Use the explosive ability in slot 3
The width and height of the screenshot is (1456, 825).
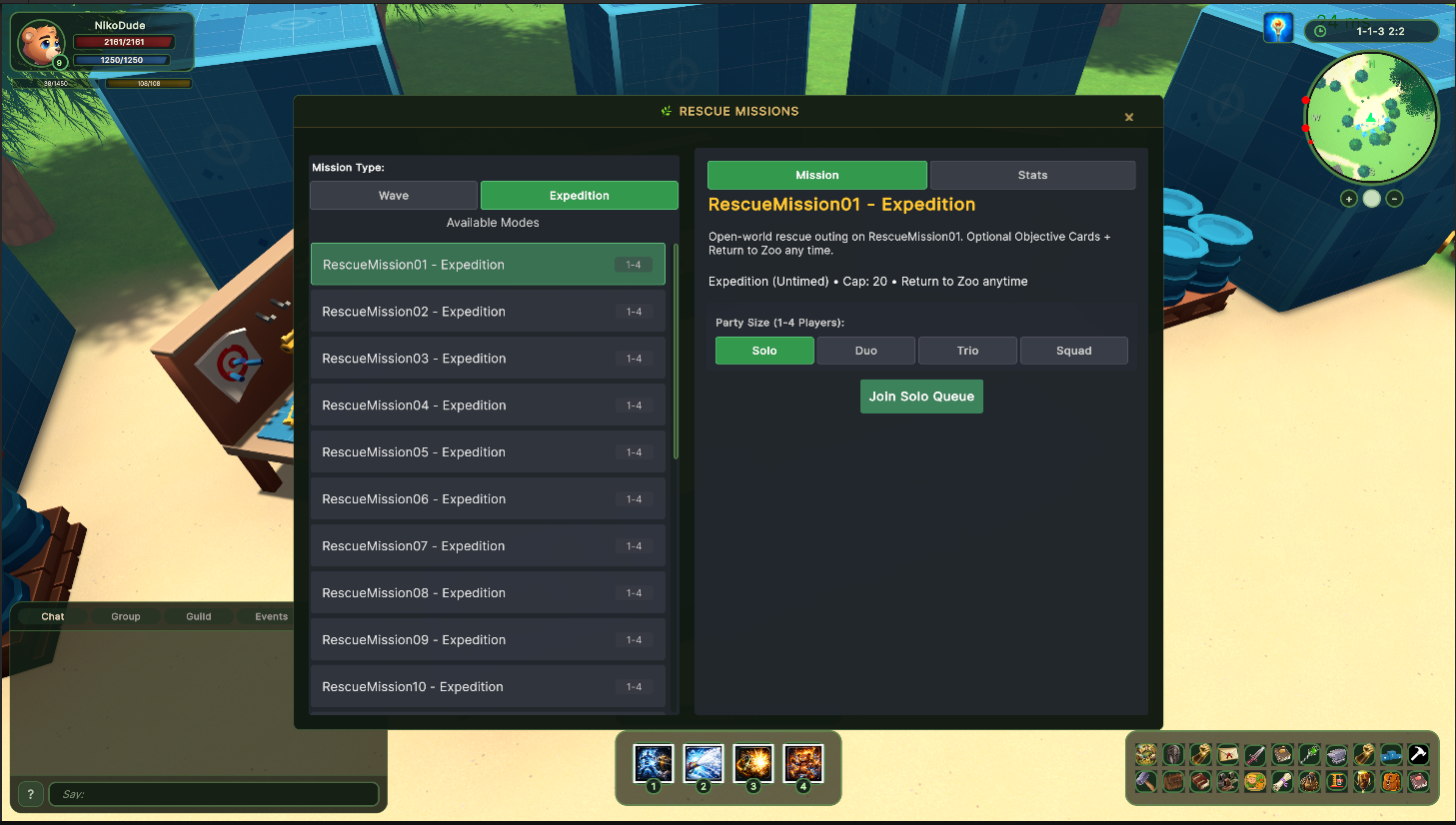(752, 764)
